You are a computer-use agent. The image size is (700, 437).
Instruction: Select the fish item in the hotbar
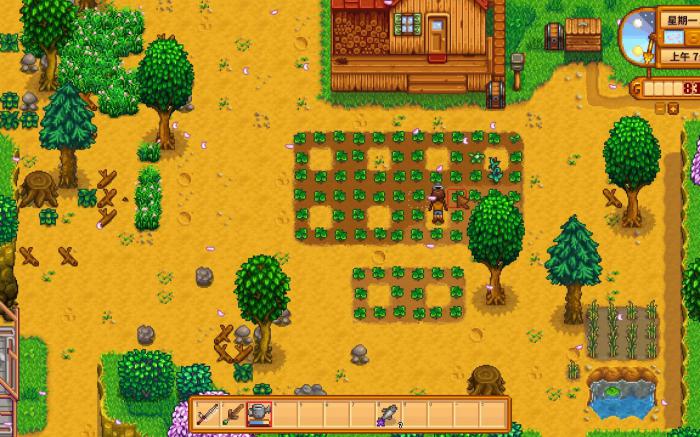click(x=387, y=412)
